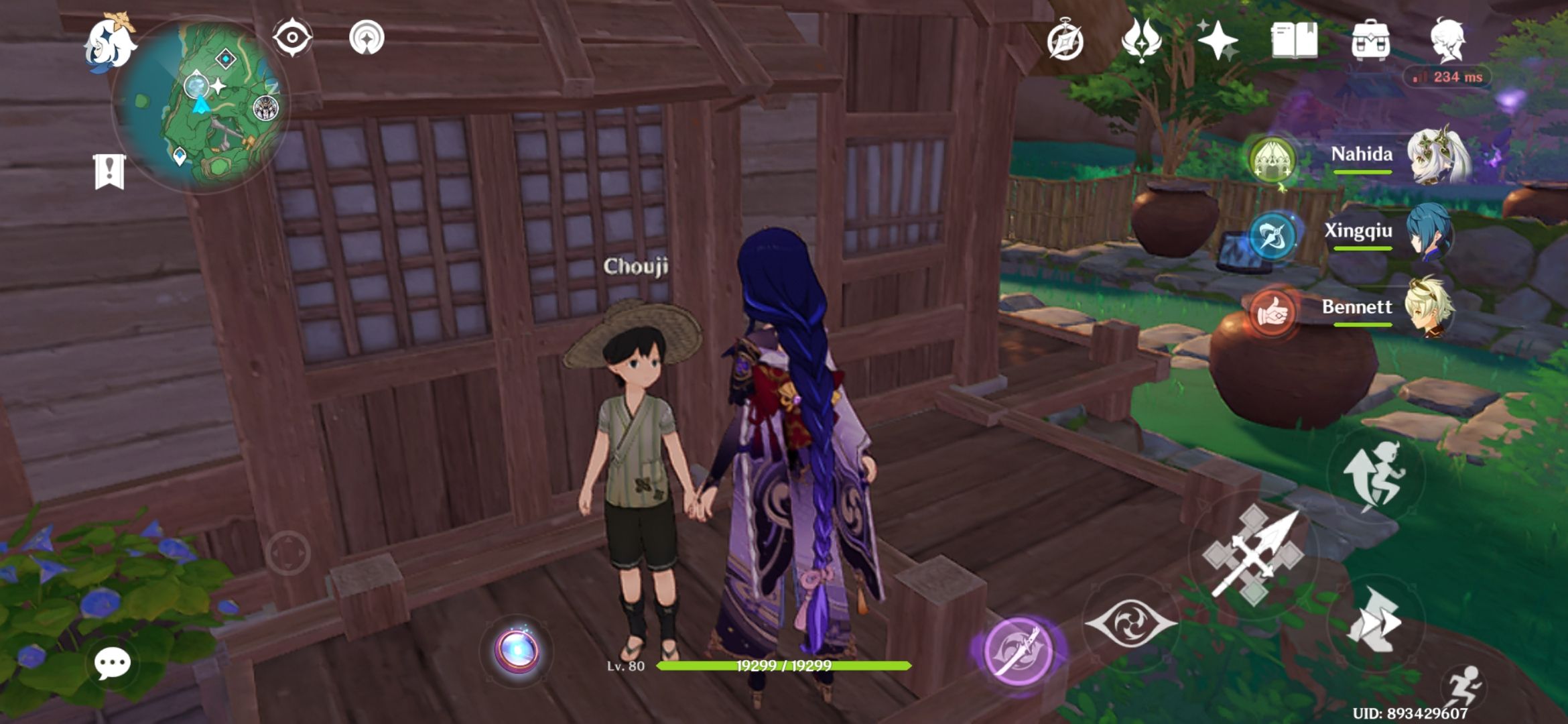Open the Battle Pass wings icon
The height and width of the screenshot is (724, 1568).
[x=1142, y=42]
